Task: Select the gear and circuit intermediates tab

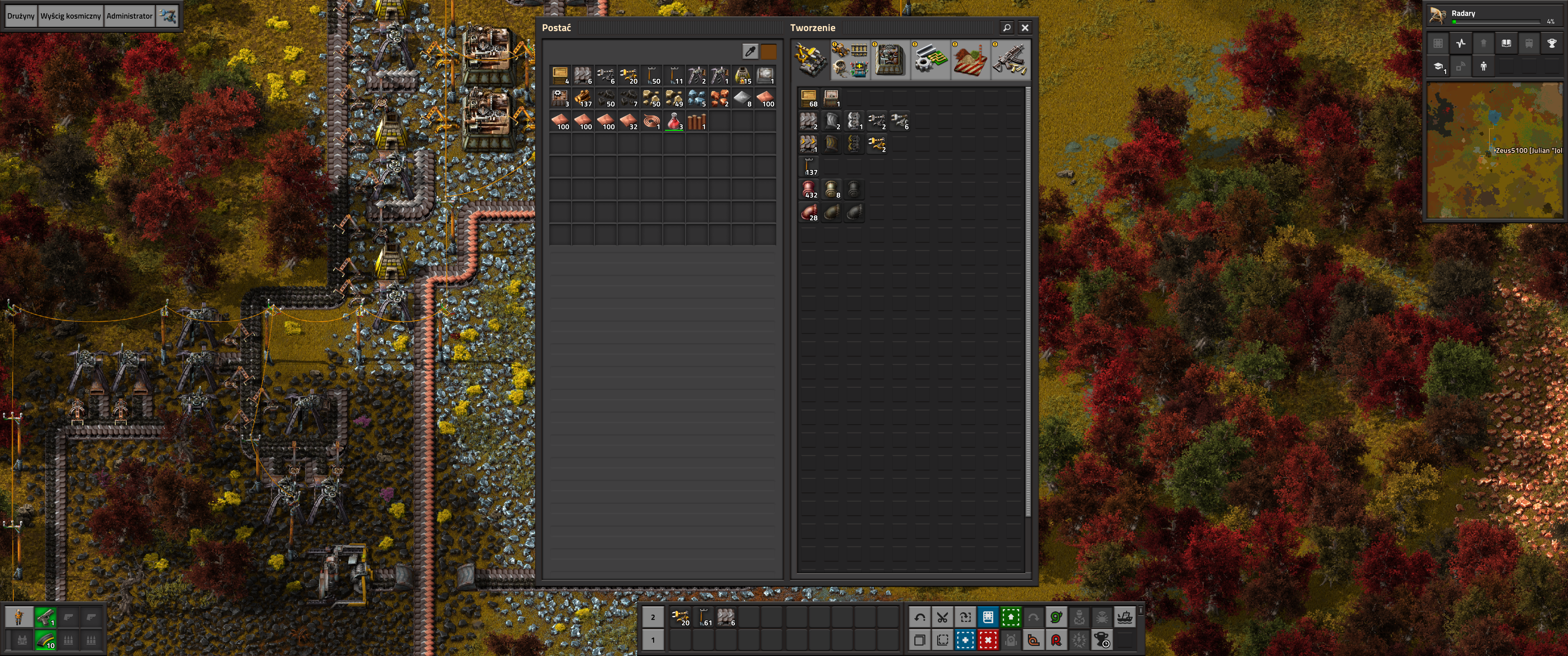Action: click(929, 60)
